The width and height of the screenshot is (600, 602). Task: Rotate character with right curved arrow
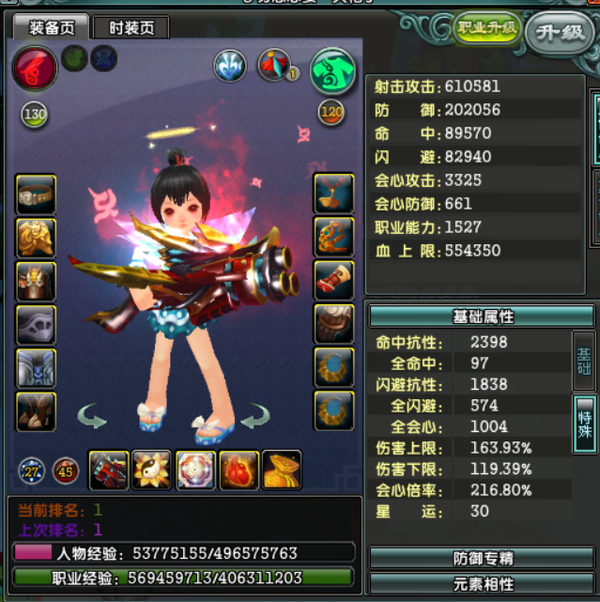tap(258, 413)
